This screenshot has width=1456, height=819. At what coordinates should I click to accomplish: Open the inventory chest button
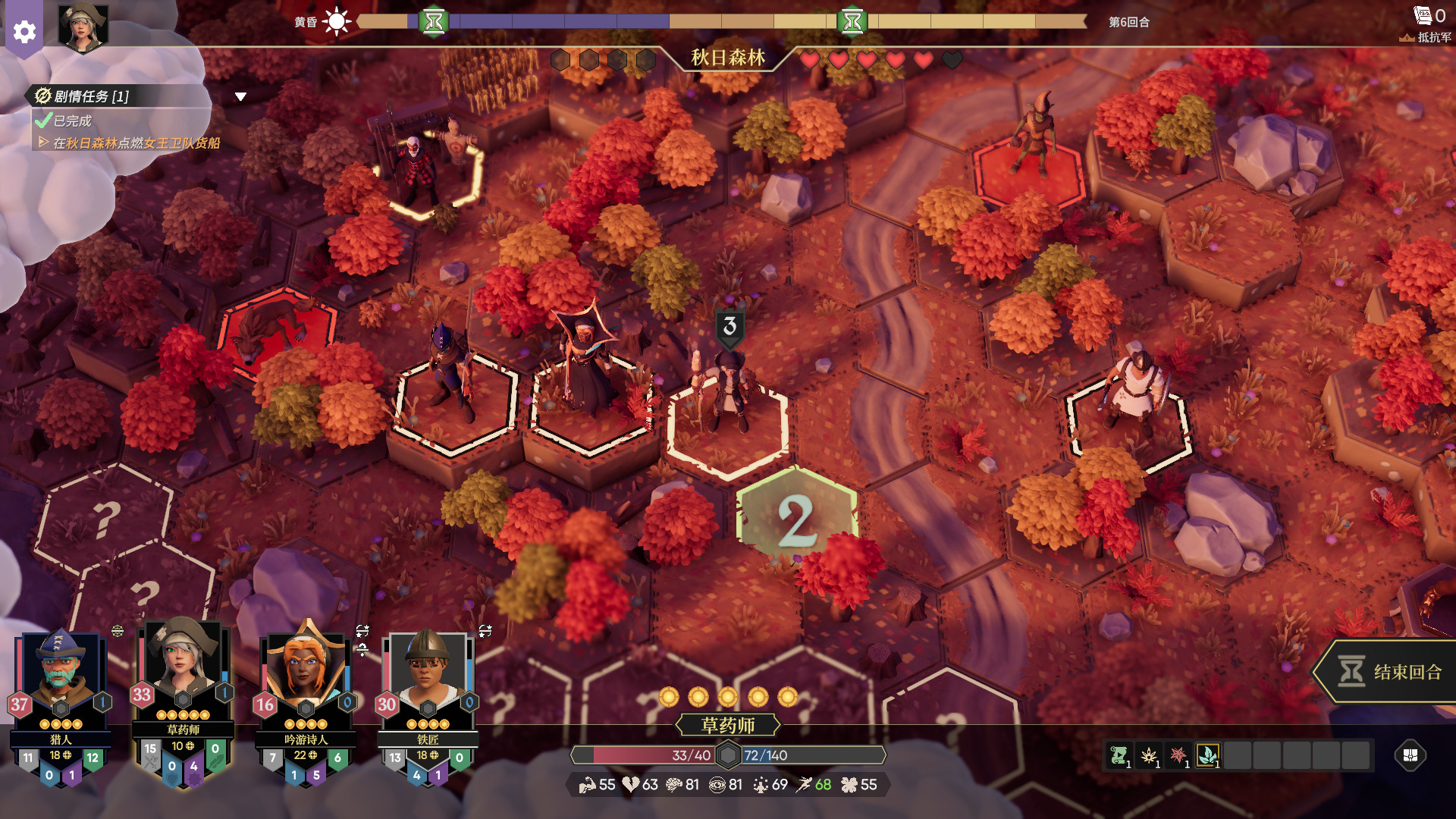[1410, 755]
